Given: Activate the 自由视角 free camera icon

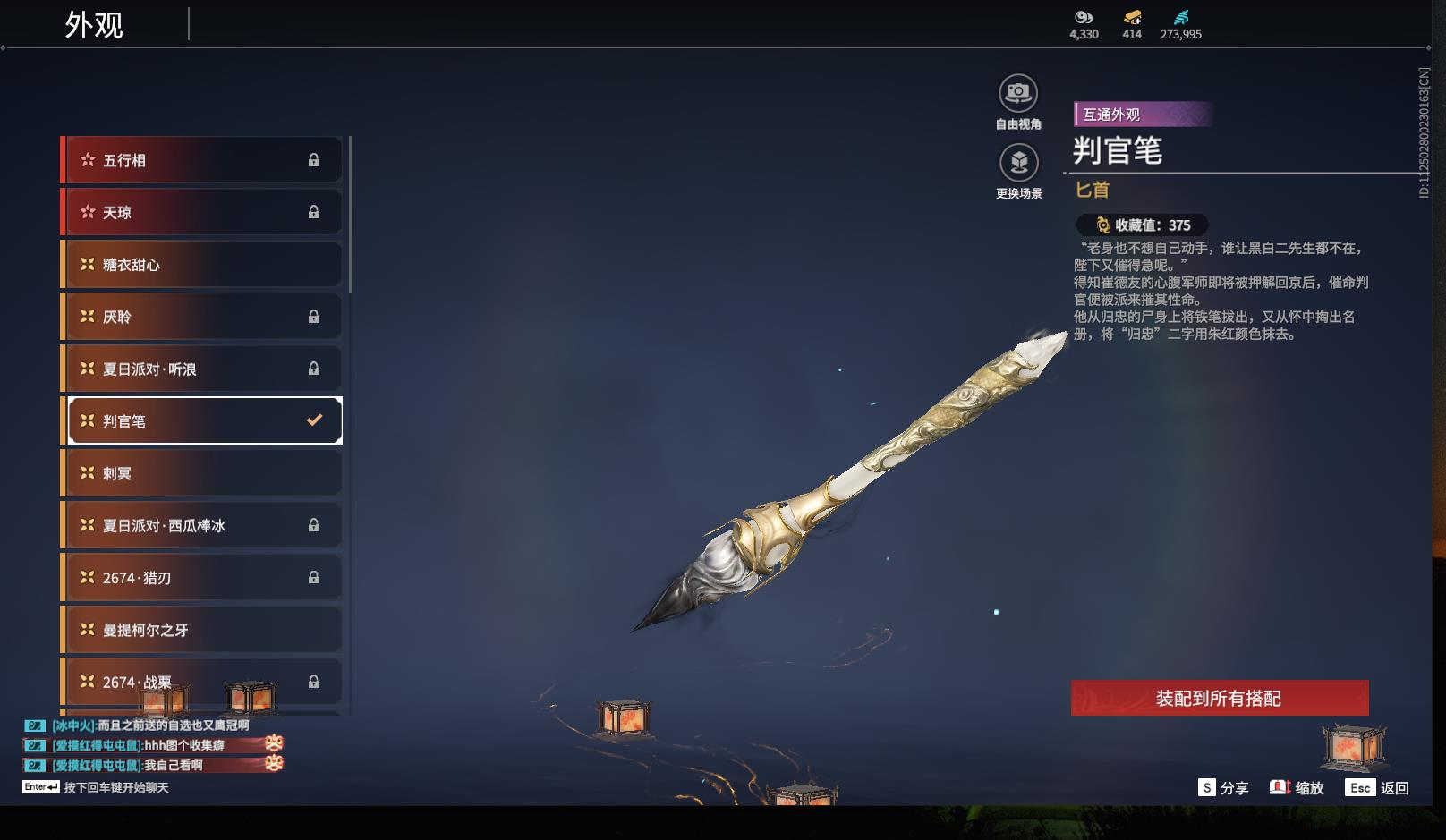Looking at the screenshot, I should (x=1018, y=94).
